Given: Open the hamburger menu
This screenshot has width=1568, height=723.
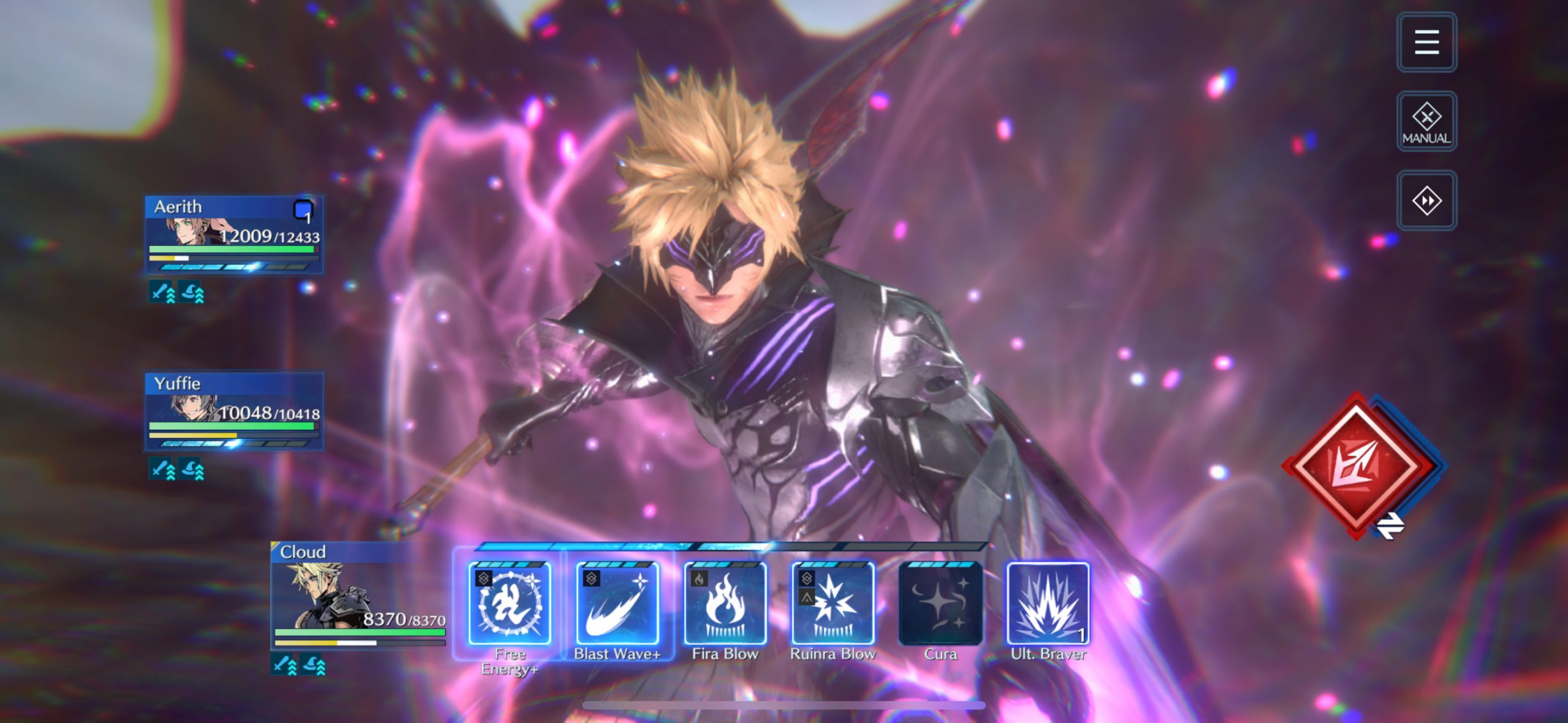Looking at the screenshot, I should coord(1426,42).
